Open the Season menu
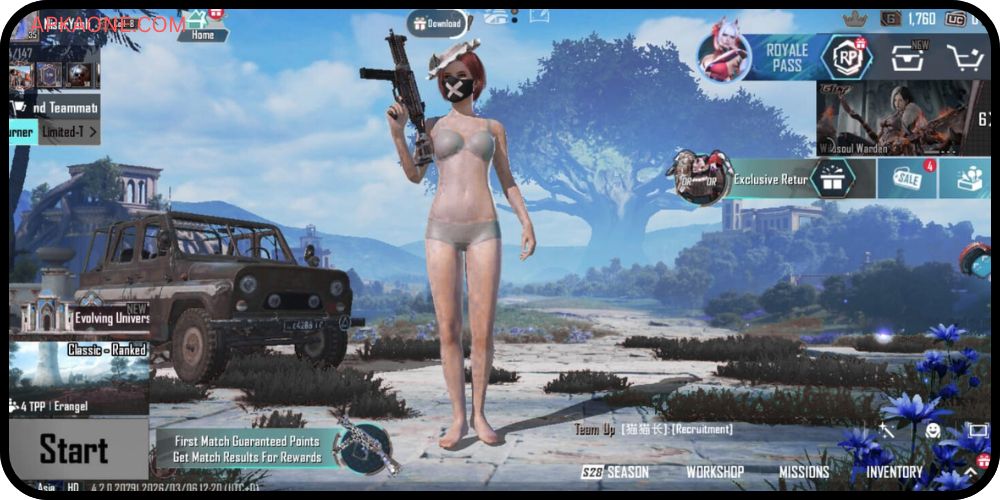The width and height of the screenshot is (1000, 500). pyautogui.click(x=616, y=472)
